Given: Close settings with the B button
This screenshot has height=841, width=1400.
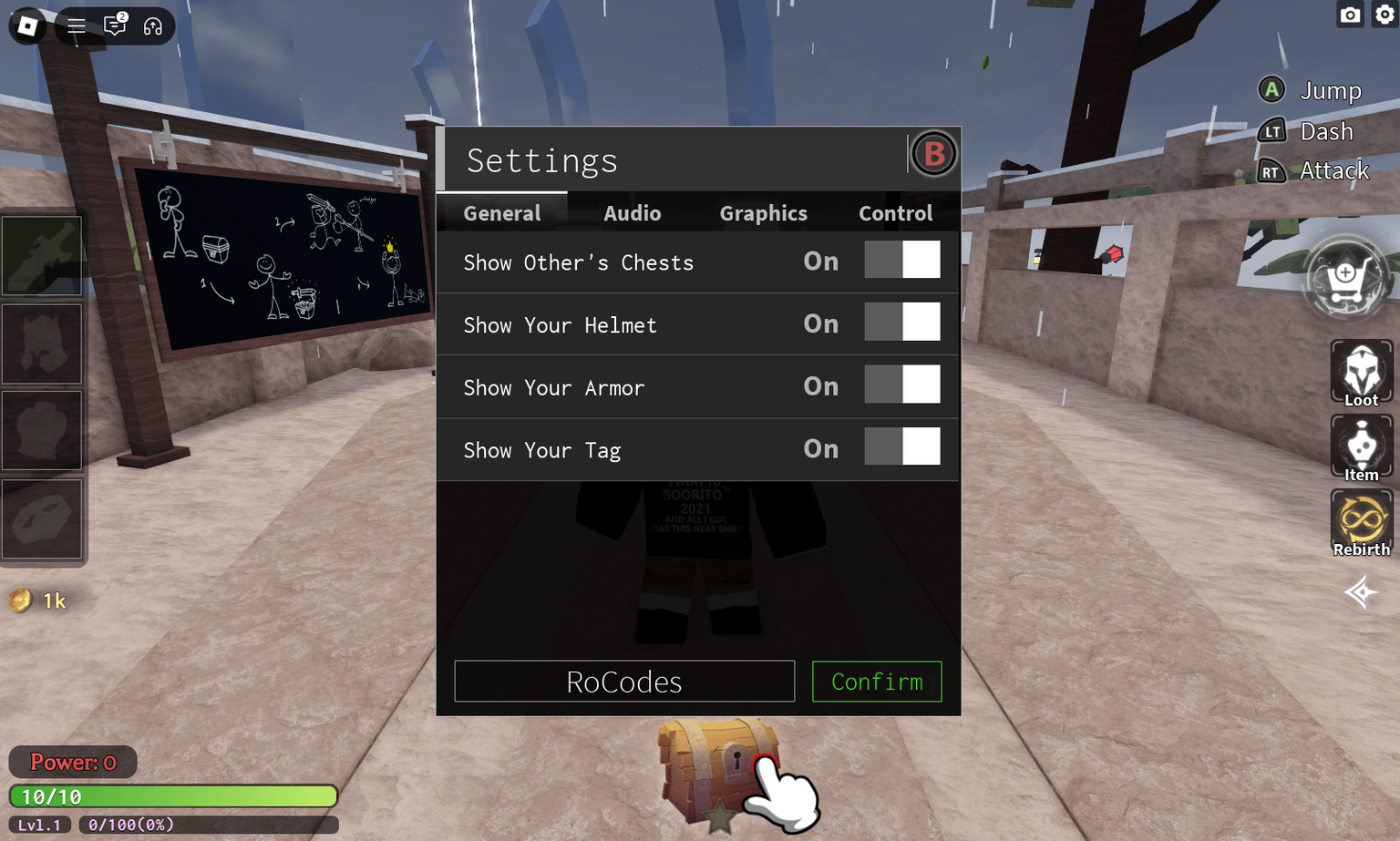Looking at the screenshot, I should (x=933, y=154).
